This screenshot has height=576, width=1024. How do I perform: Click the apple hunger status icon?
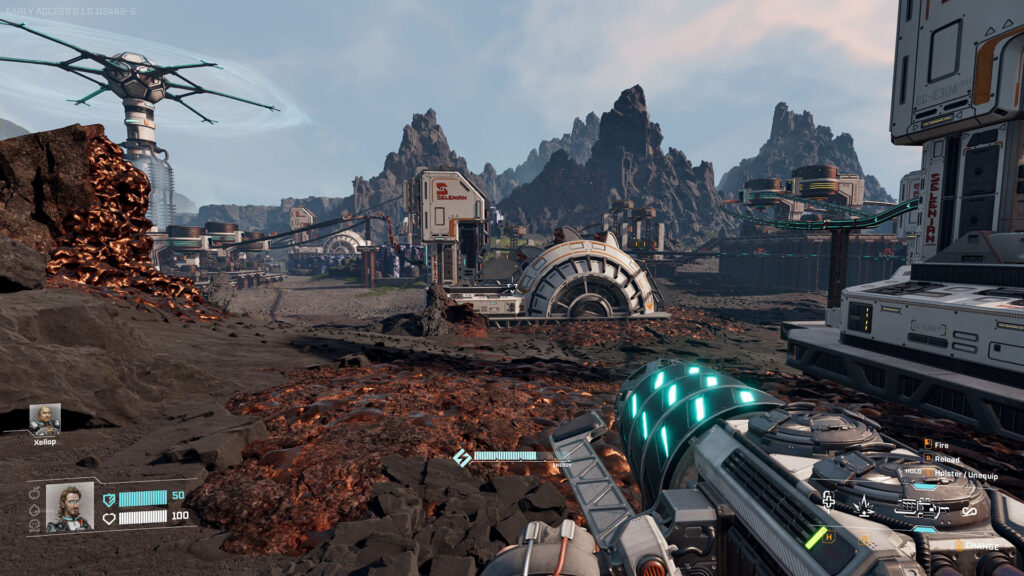click(x=34, y=492)
